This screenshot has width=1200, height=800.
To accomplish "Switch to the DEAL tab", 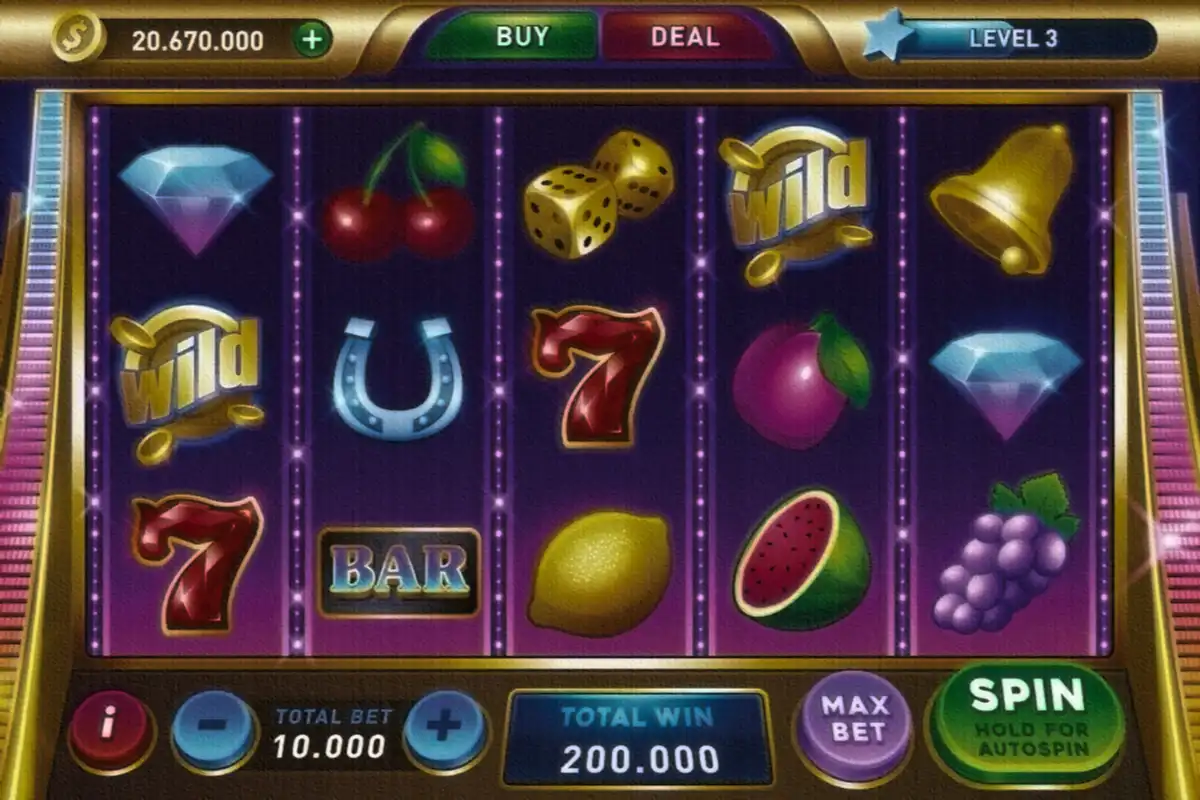I will click(685, 38).
